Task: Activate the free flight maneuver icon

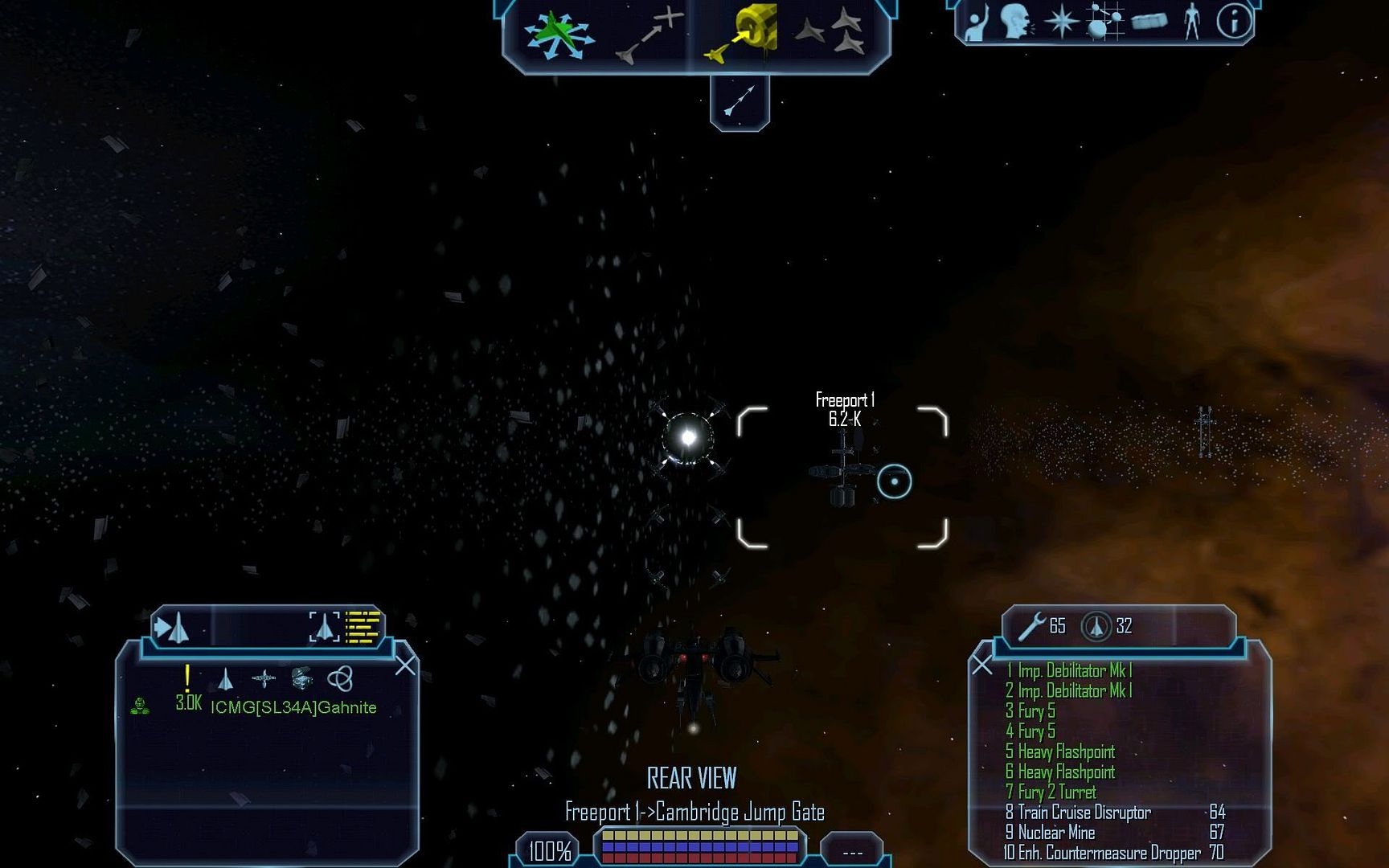Action: click(x=559, y=36)
